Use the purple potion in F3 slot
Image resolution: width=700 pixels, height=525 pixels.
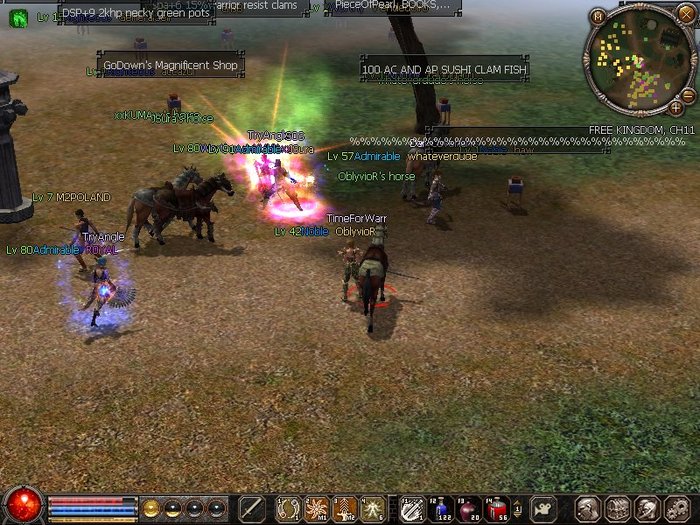pyautogui.click(x=468, y=508)
